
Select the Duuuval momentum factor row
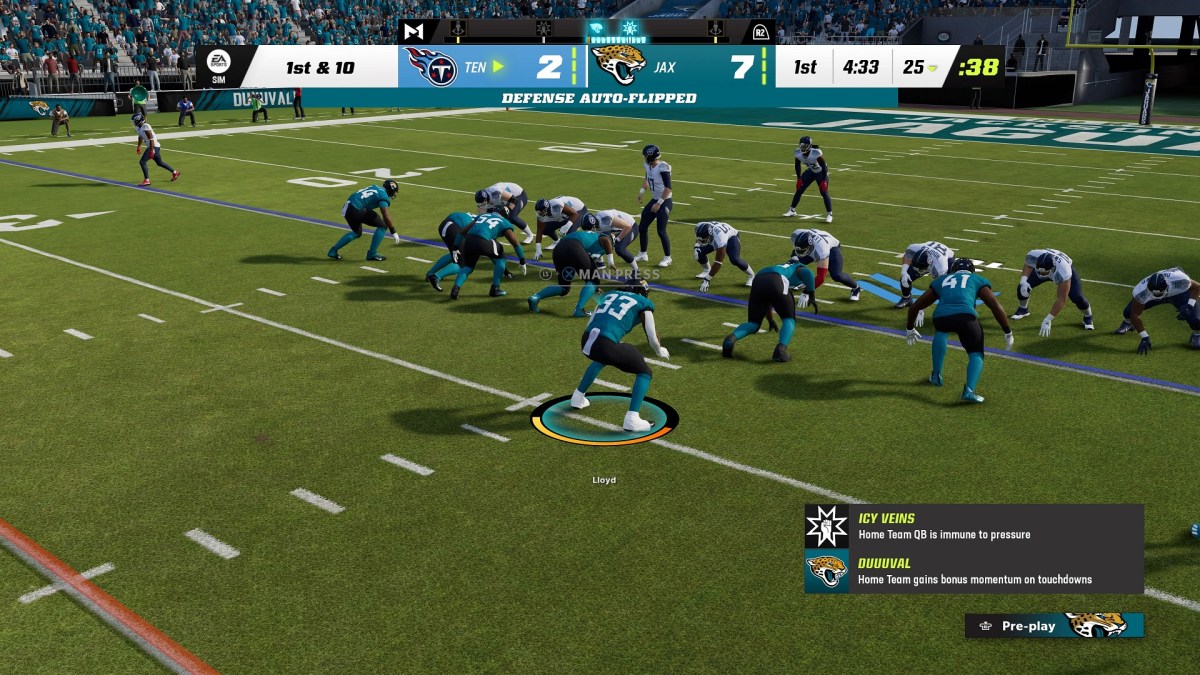coord(973,571)
